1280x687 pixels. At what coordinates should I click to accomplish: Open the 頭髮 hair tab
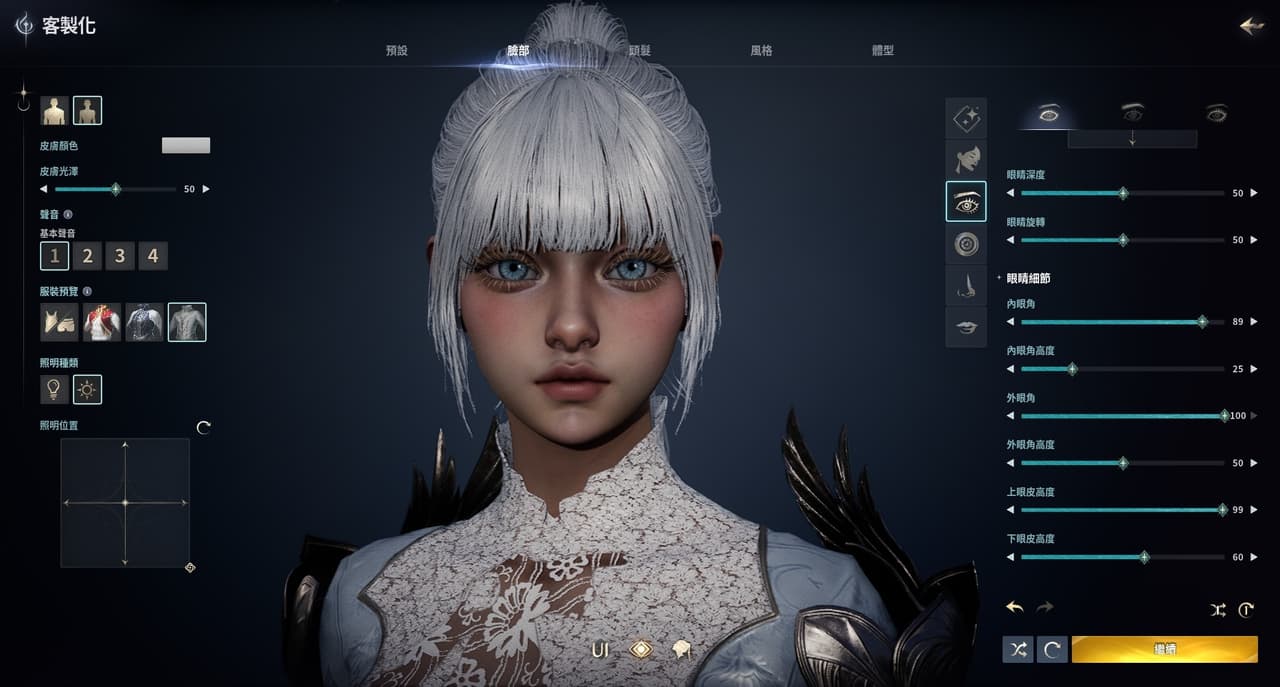[x=640, y=51]
